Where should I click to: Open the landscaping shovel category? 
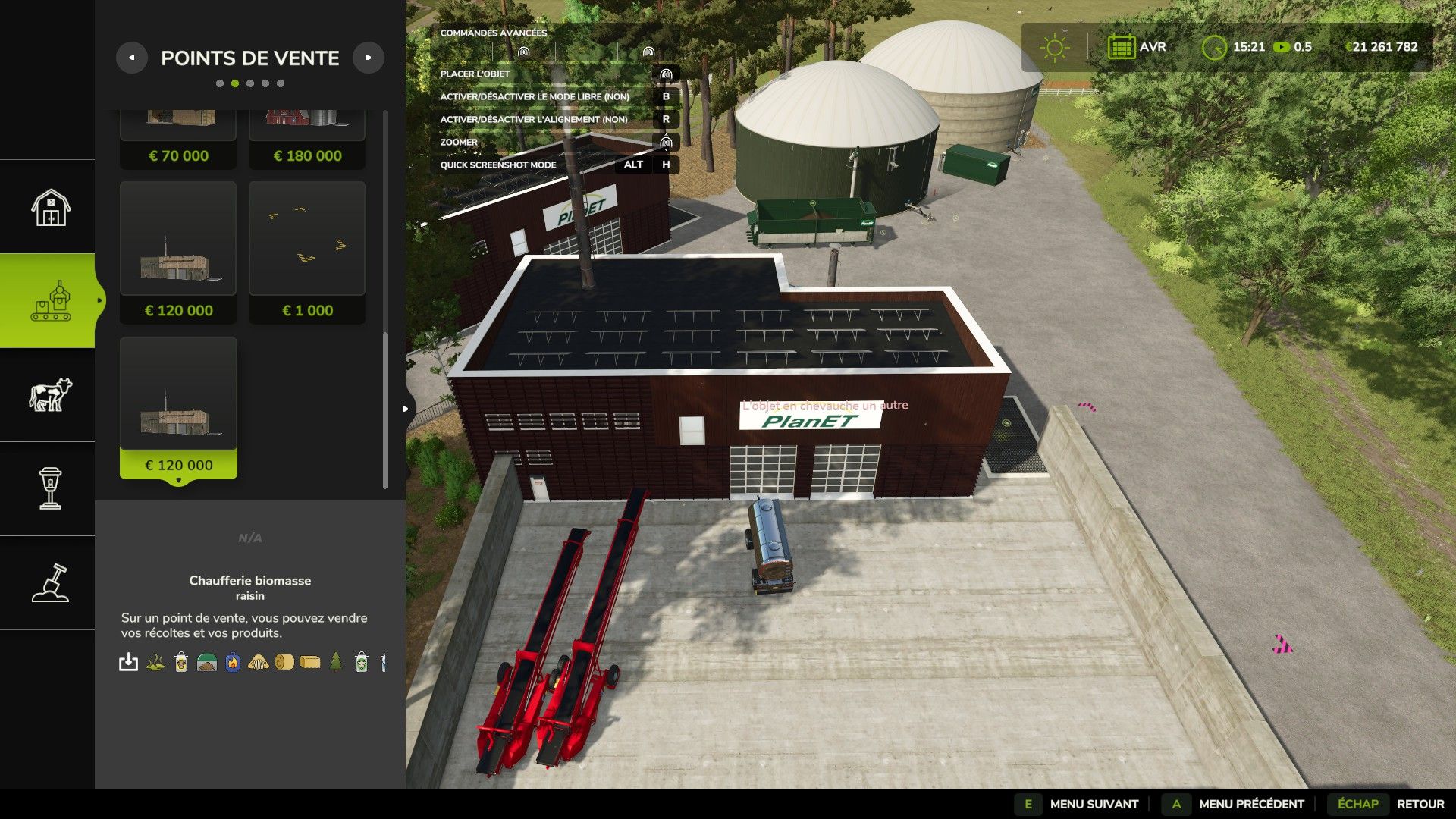[50, 583]
